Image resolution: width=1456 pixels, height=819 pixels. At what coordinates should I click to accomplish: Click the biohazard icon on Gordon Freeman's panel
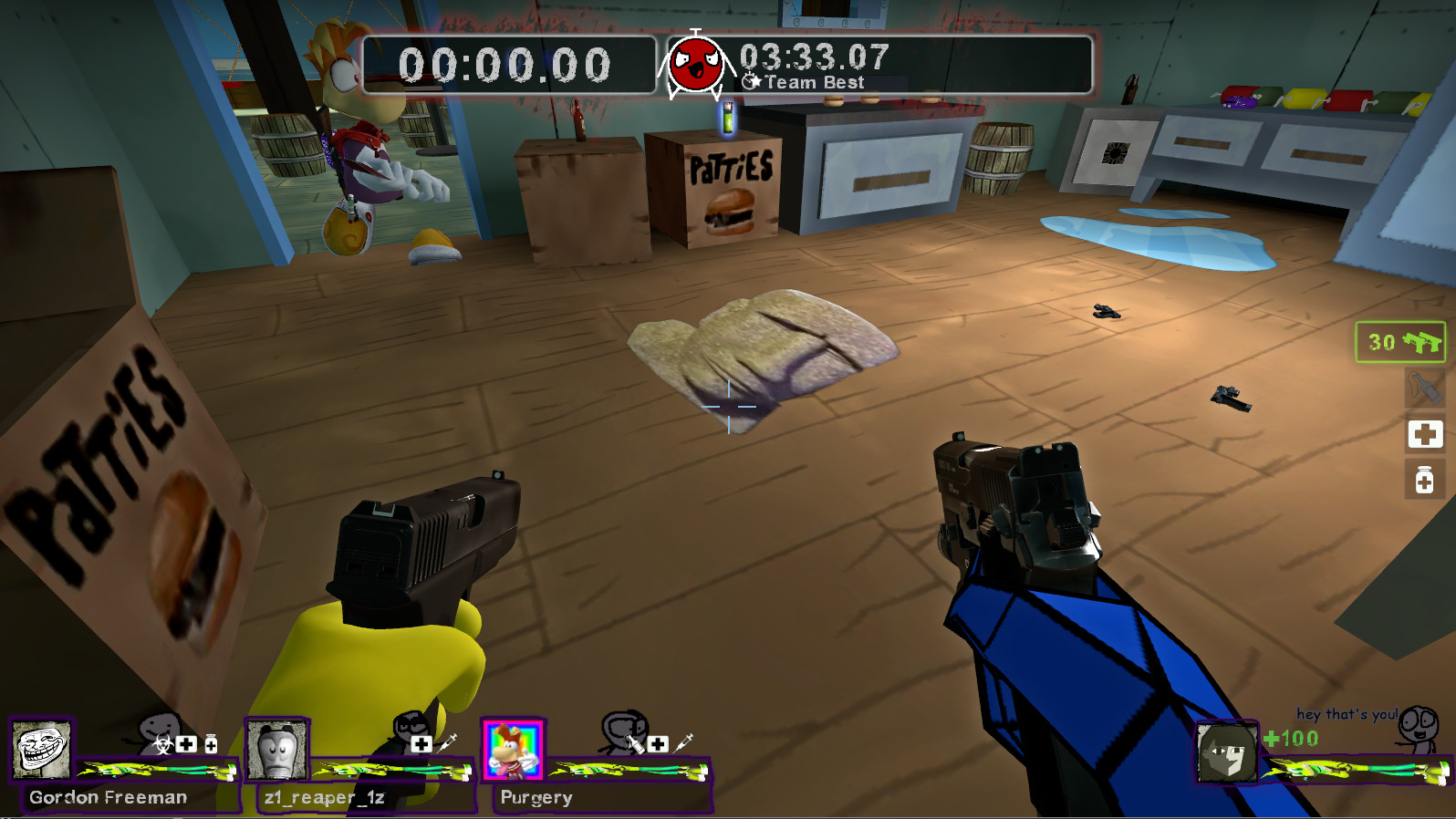pos(162,744)
